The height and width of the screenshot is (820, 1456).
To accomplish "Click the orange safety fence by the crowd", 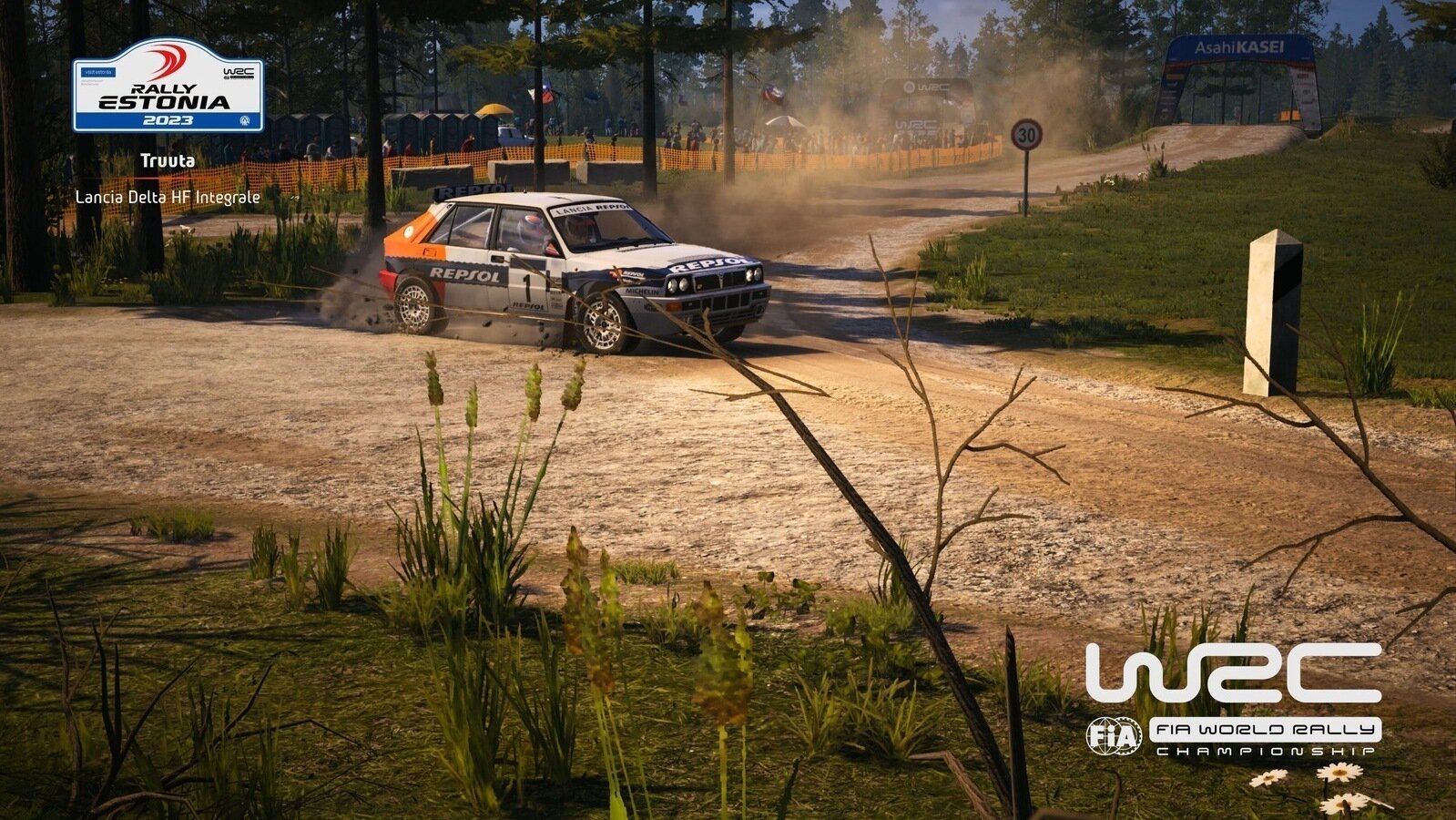I will [774, 159].
